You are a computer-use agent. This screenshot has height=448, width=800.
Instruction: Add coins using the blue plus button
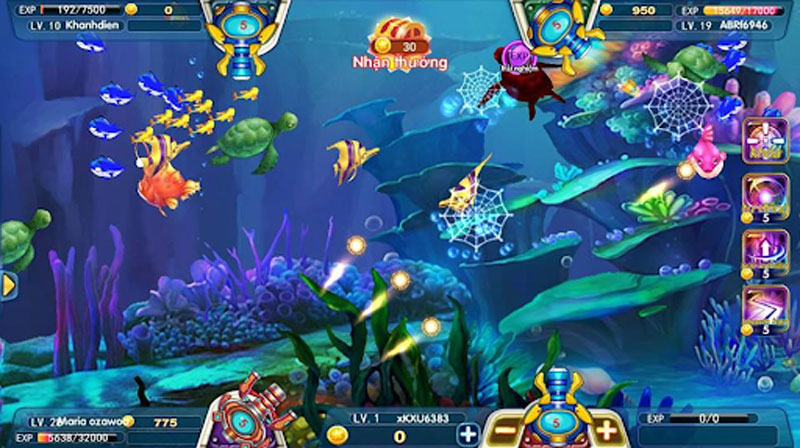pos(468,434)
